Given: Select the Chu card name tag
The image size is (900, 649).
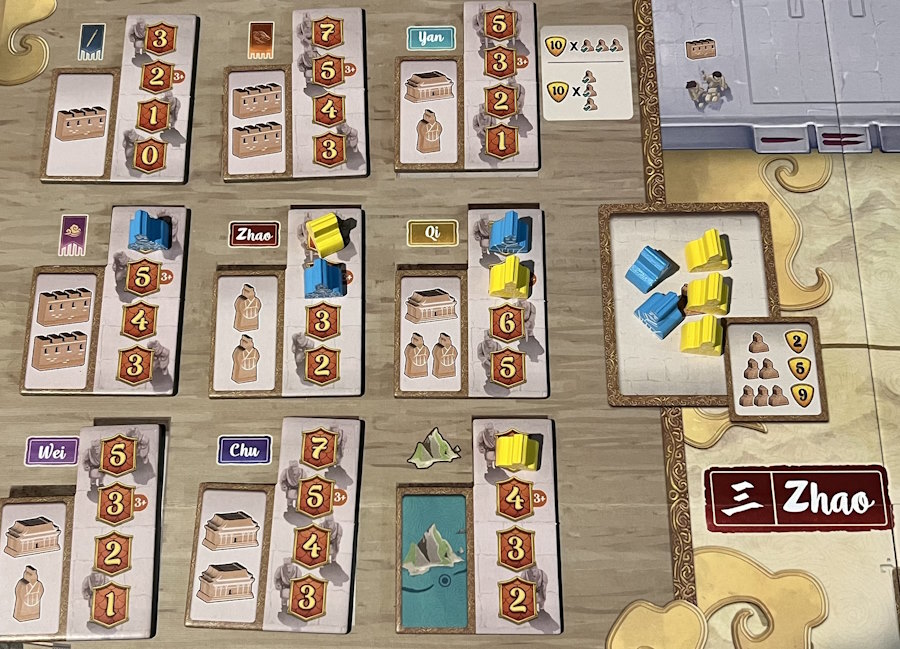Looking at the screenshot, I should tap(244, 451).
